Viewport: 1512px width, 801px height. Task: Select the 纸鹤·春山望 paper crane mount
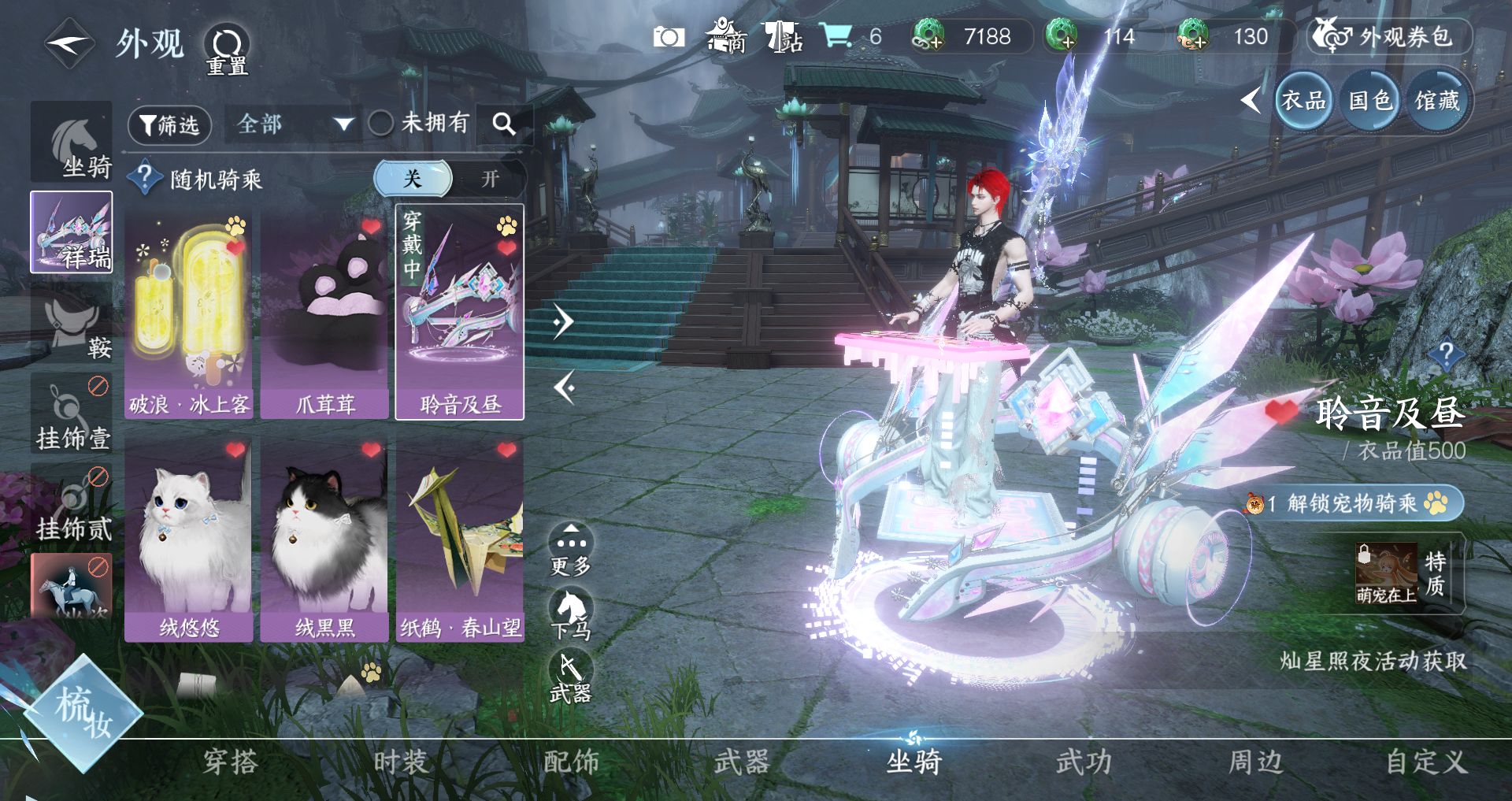click(x=460, y=540)
